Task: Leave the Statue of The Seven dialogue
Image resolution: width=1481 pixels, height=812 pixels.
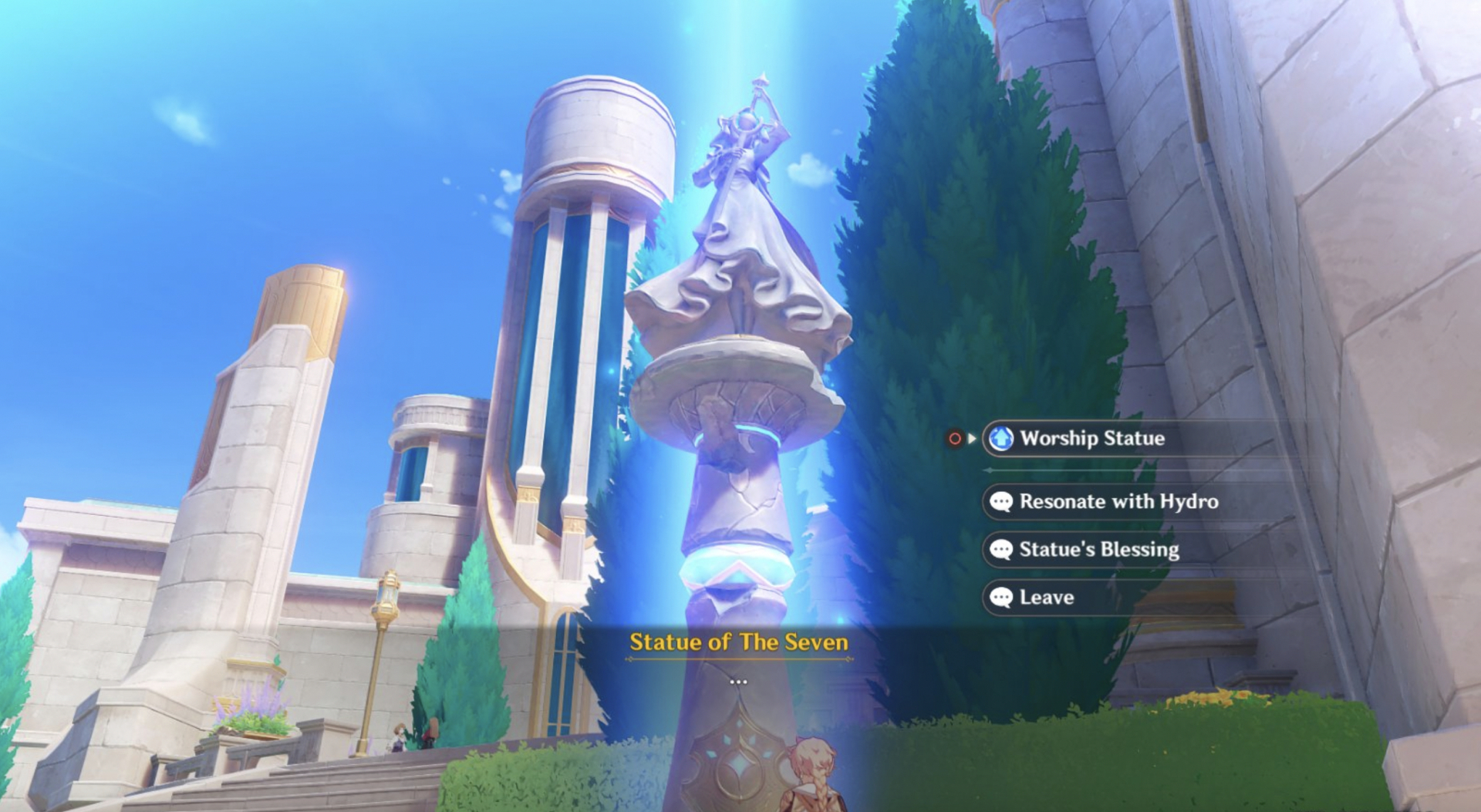Action: (x=1046, y=598)
